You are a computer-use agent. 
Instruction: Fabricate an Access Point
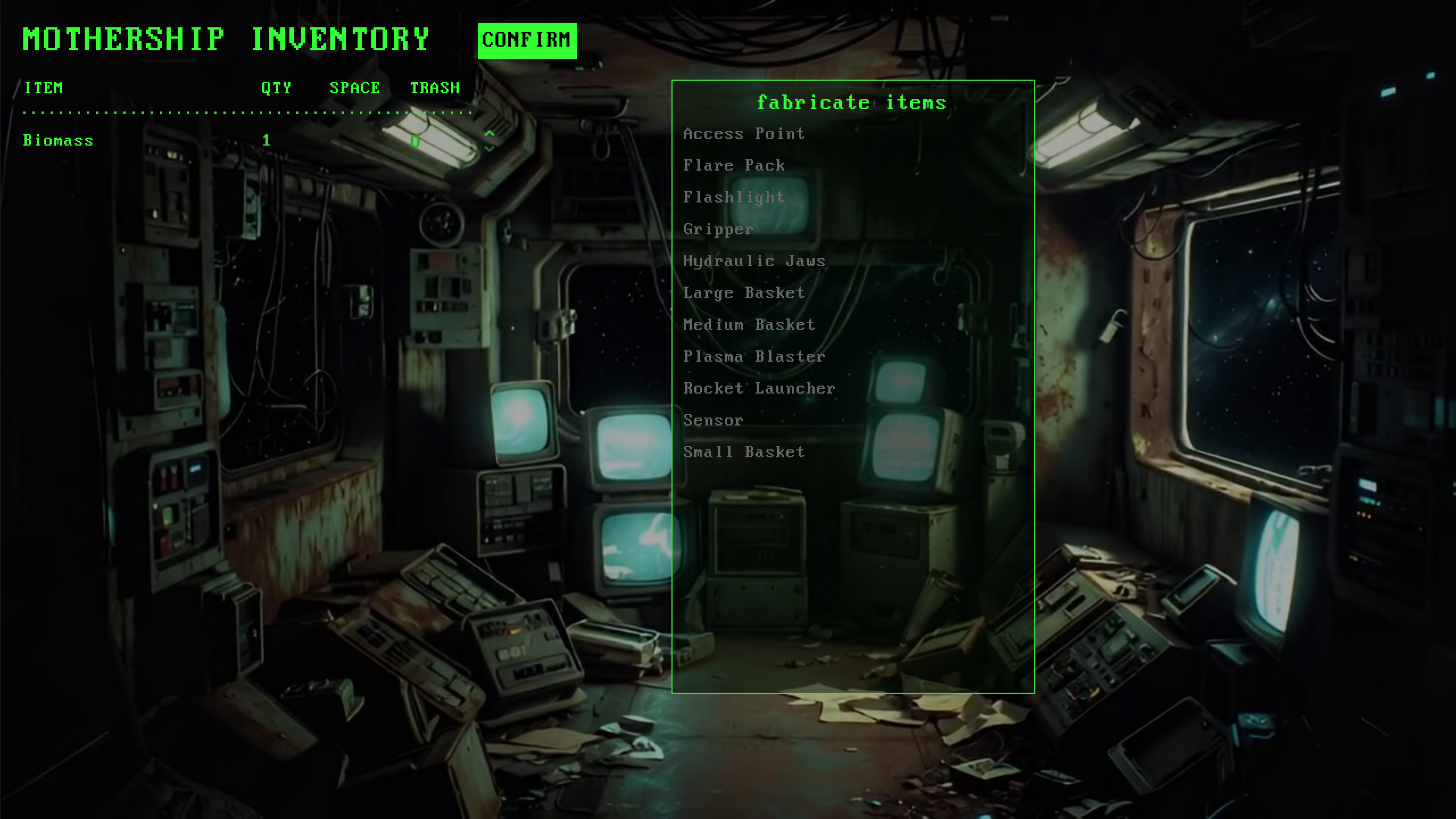click(x=744, y=134)
